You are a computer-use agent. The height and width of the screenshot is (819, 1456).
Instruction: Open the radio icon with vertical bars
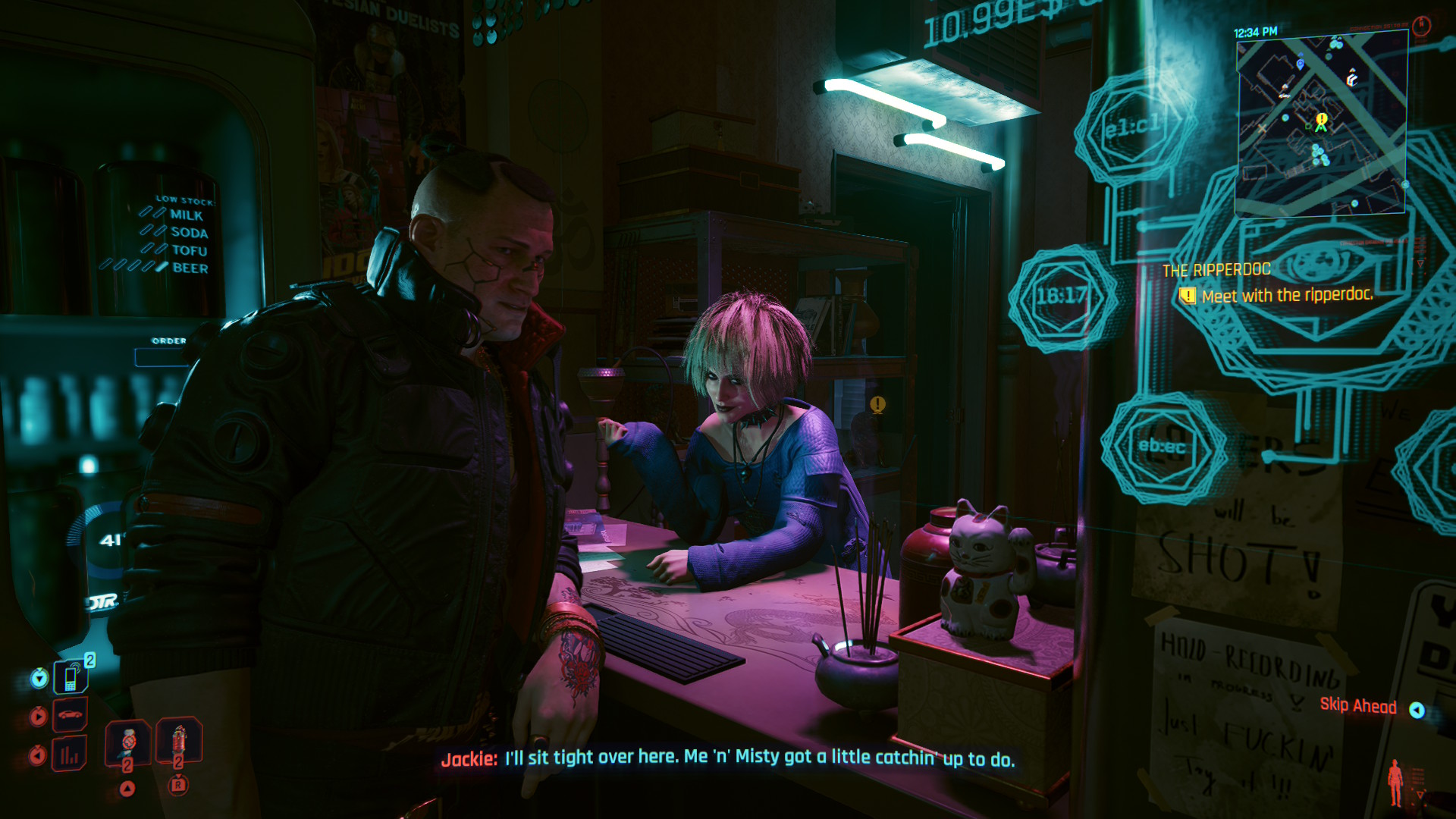pos(70,755)
